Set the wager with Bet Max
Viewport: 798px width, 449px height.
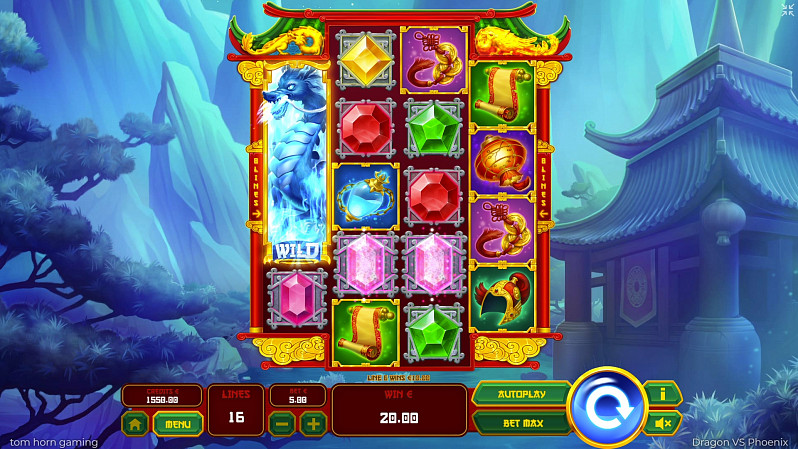click(521, 423)
